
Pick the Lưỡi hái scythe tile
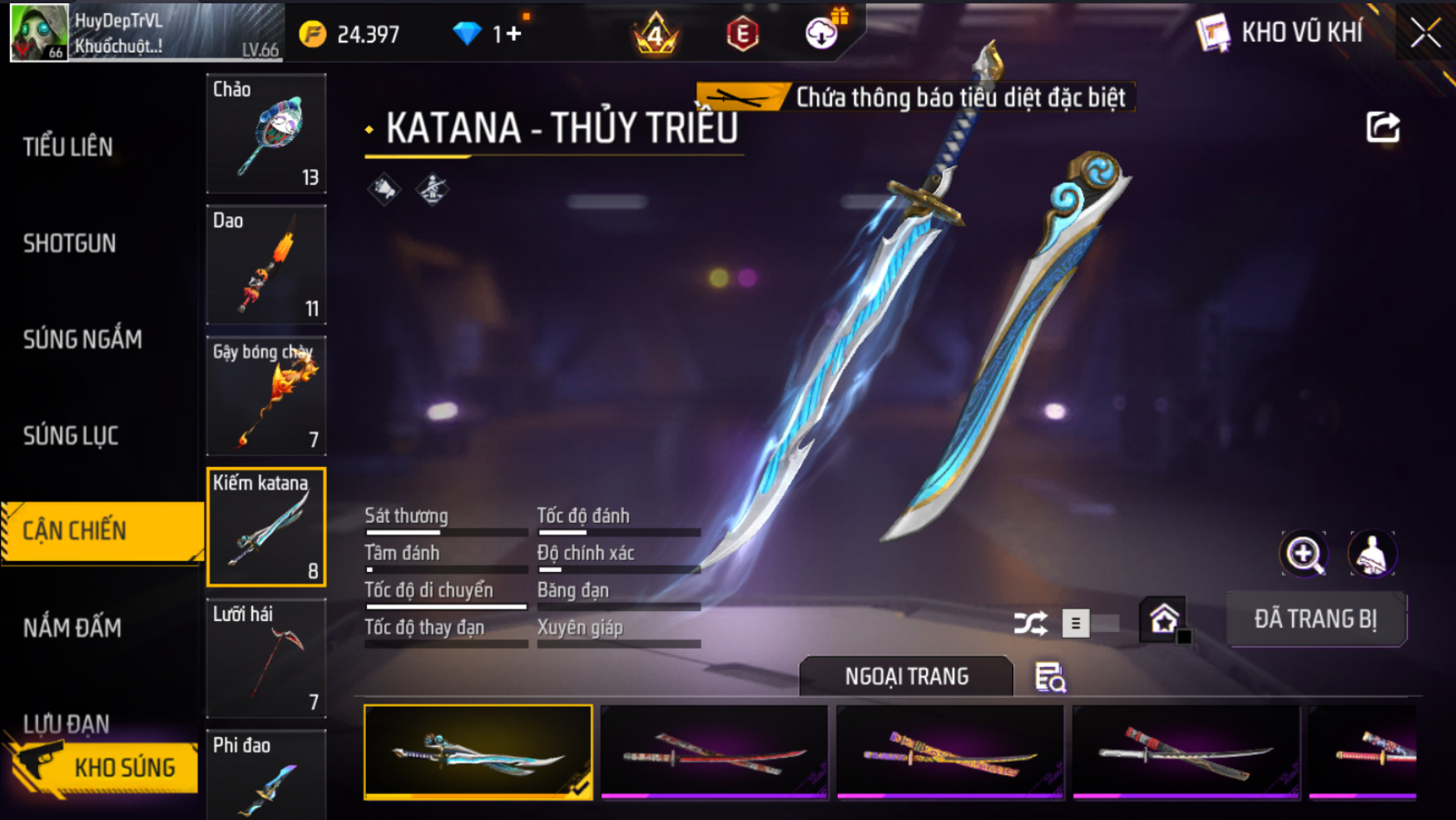coord(266,658)
